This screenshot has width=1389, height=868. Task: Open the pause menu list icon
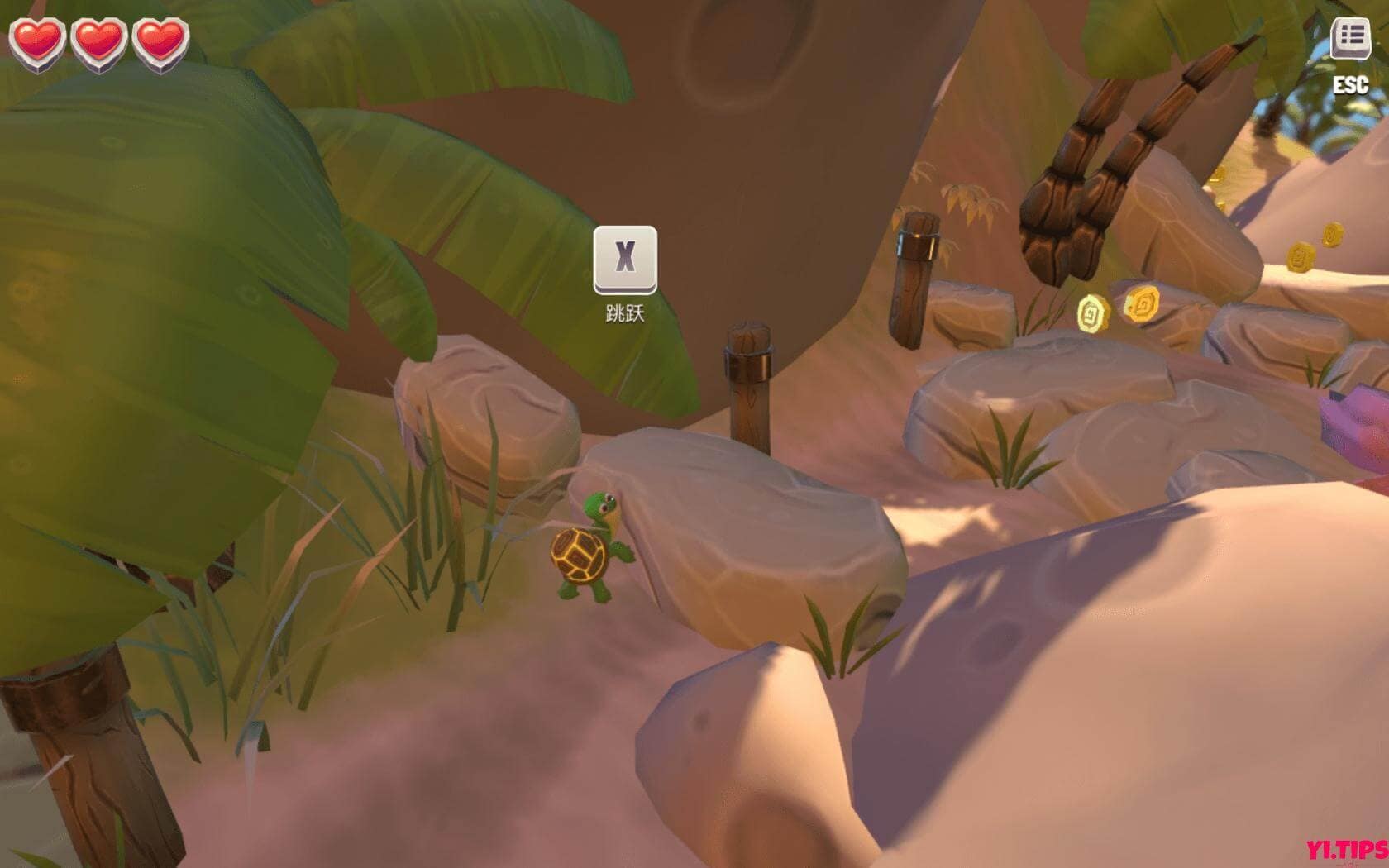tap(1350, 37)
